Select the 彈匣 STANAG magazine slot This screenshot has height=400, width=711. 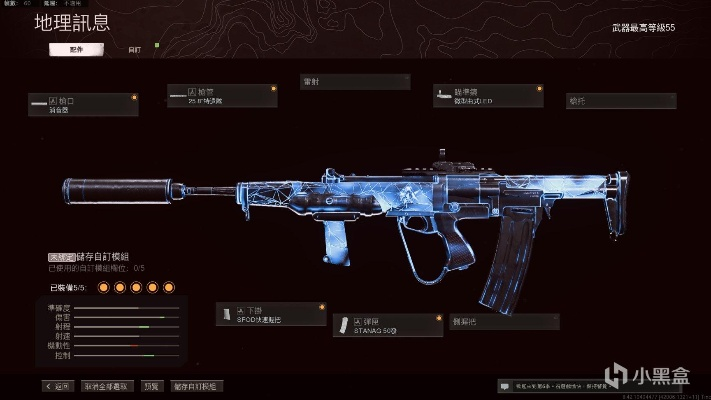[x=387, y=324]
